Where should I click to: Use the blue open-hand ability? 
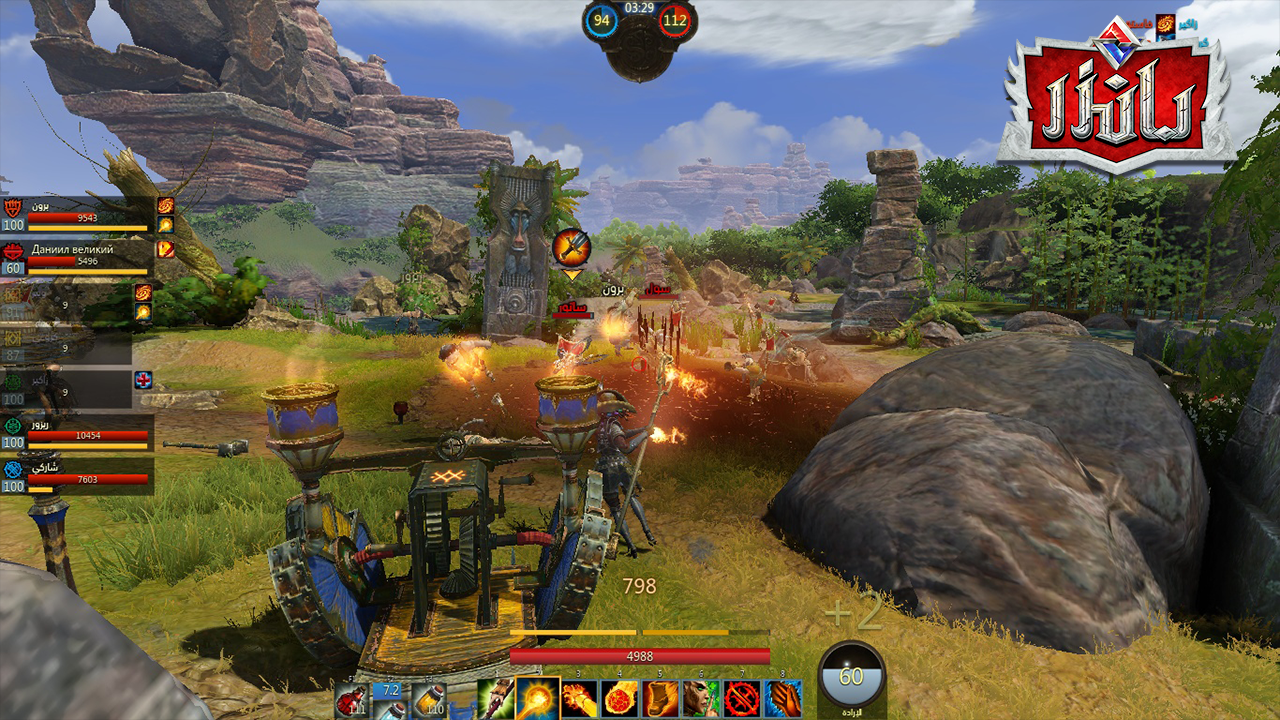pyautogui.click(x=783, y=698)
